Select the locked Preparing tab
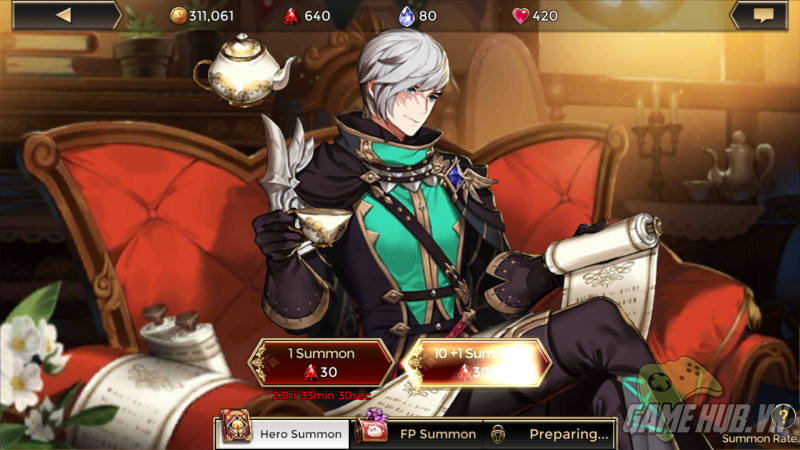 [x=550, y=433]
